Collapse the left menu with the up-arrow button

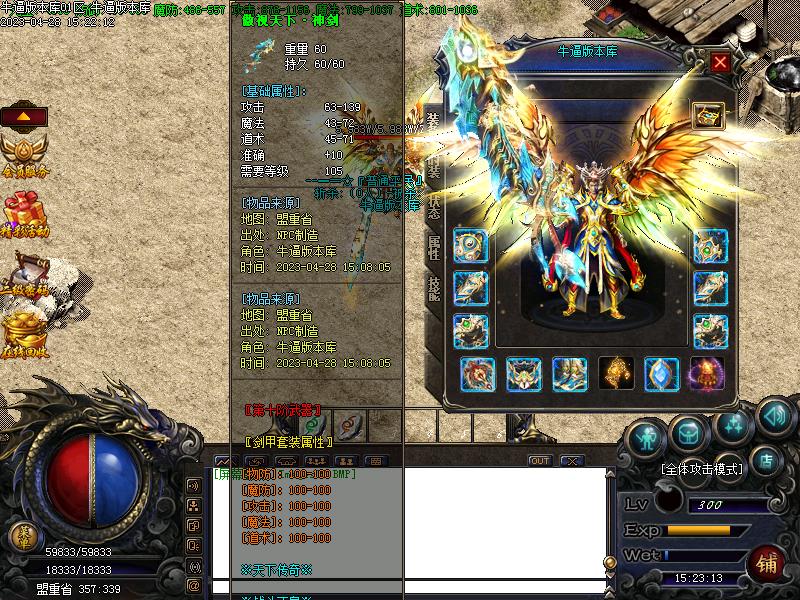(x=24, y=115)
